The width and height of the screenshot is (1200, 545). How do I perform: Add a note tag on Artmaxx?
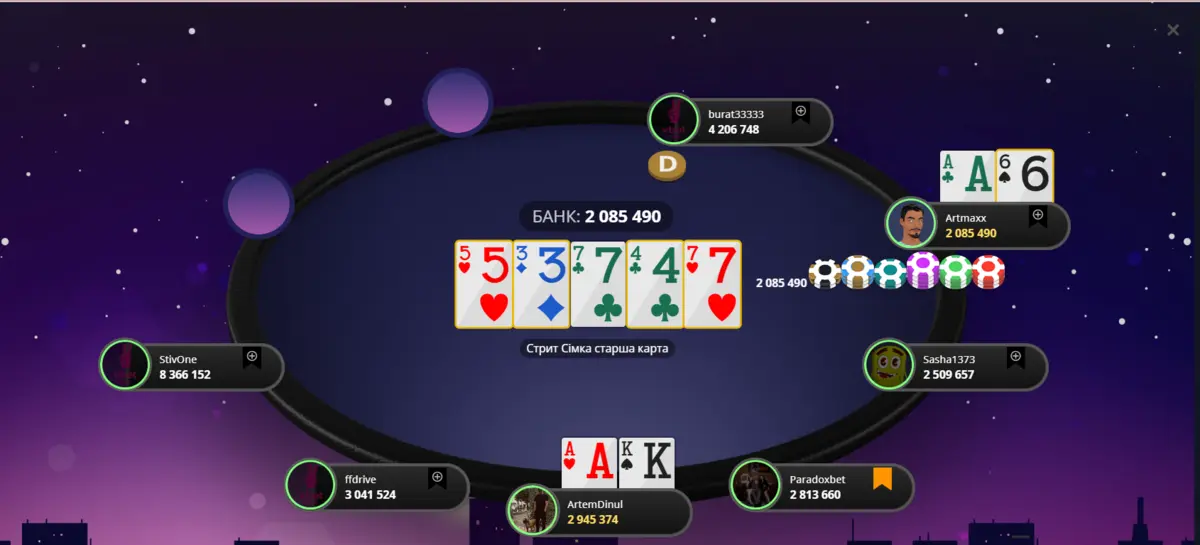[x=1037, y=216]
